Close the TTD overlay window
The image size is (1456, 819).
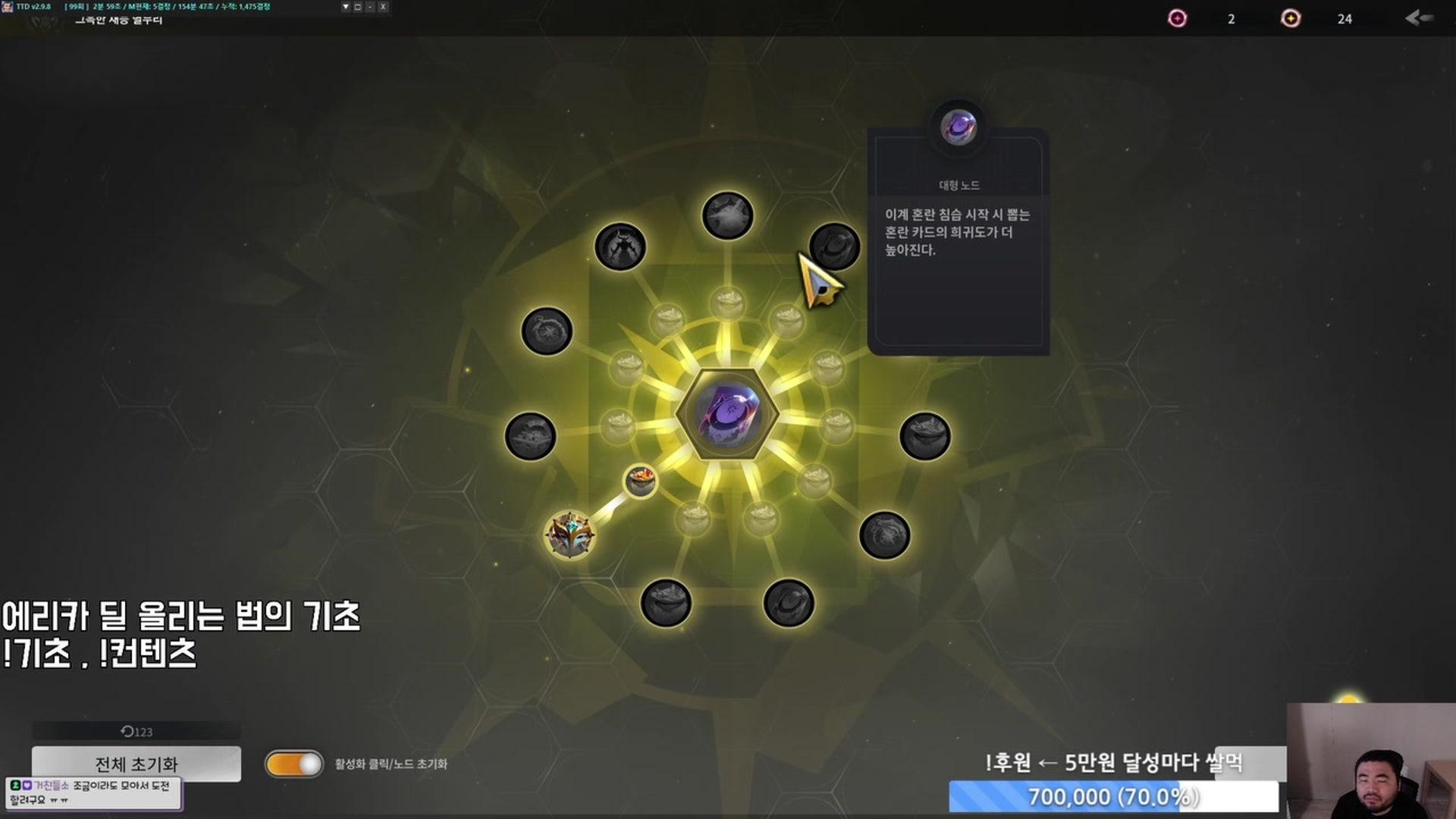(x=383, y=7)
